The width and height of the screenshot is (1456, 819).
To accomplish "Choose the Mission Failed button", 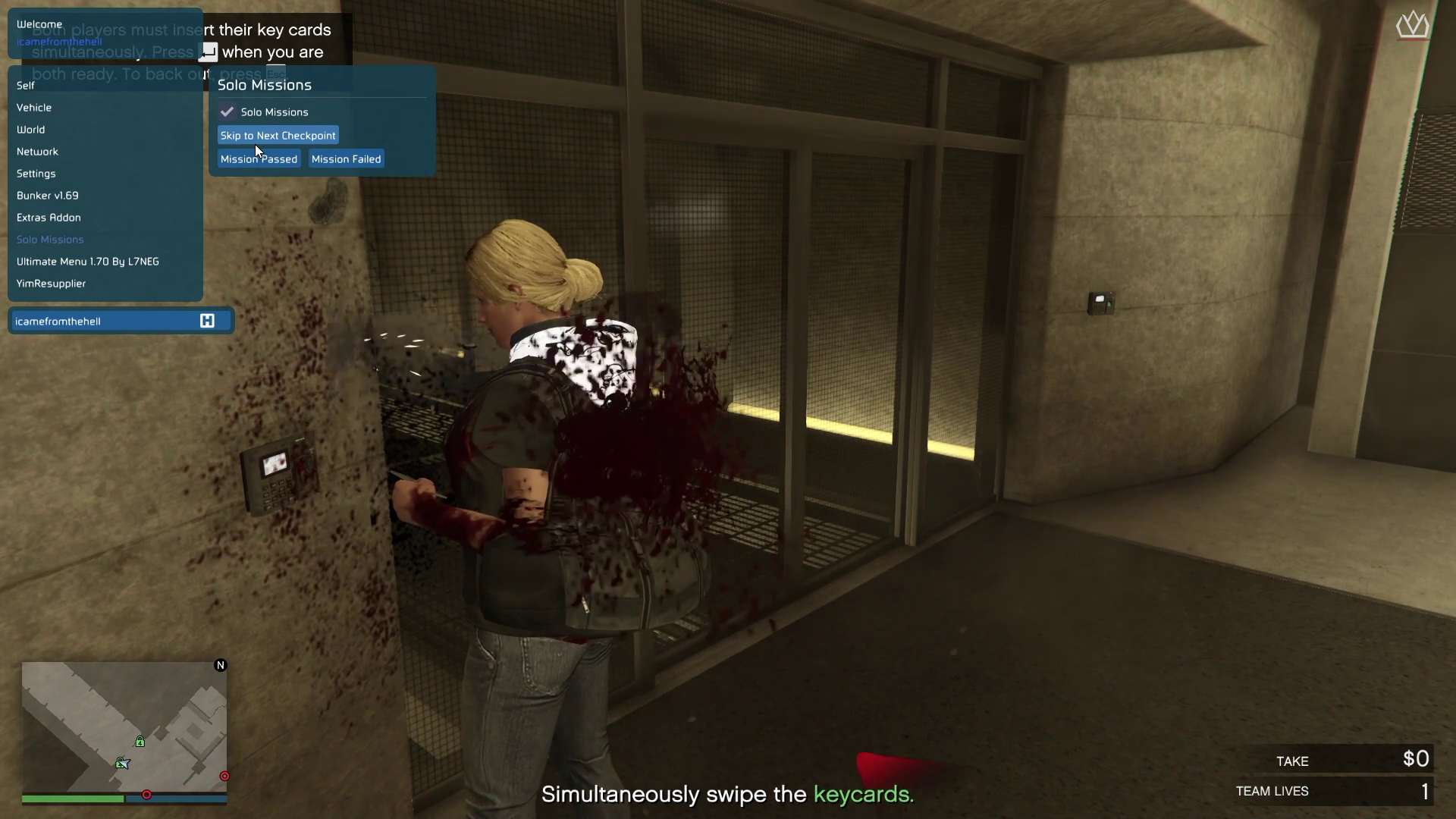I will pos(346,159).
